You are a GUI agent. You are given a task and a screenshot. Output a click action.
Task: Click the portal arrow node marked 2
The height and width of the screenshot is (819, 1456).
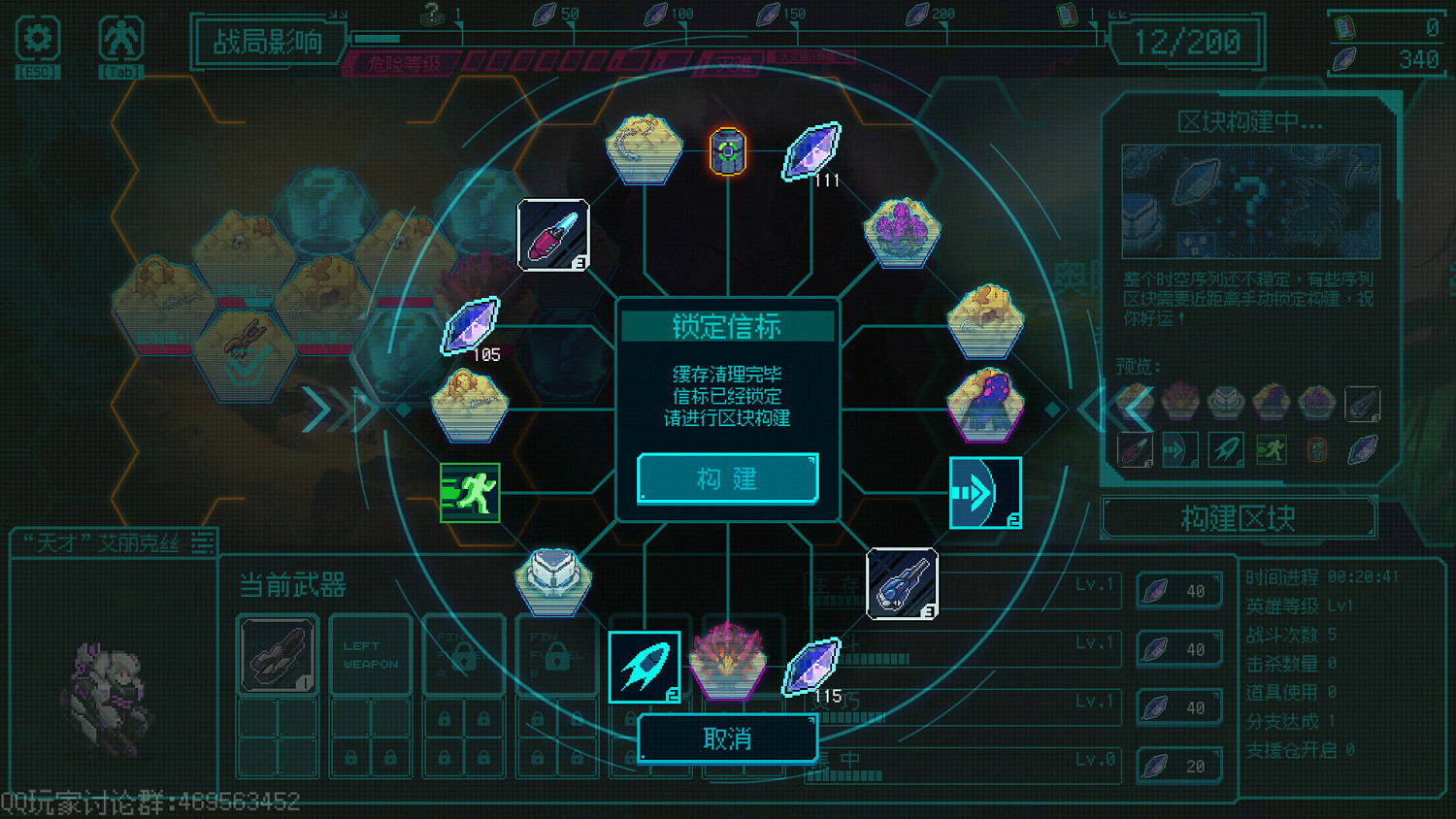(x=986, y=495)
